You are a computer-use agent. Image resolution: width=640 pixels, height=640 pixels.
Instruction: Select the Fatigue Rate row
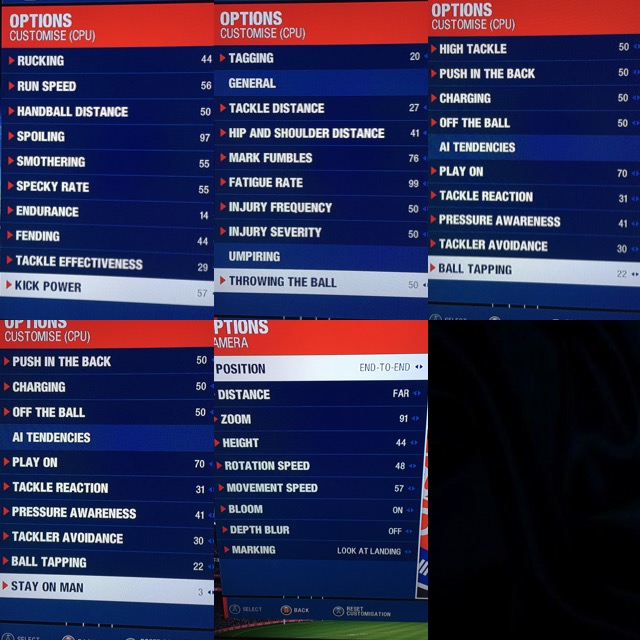pyautogui.click(x=320, y=183)
